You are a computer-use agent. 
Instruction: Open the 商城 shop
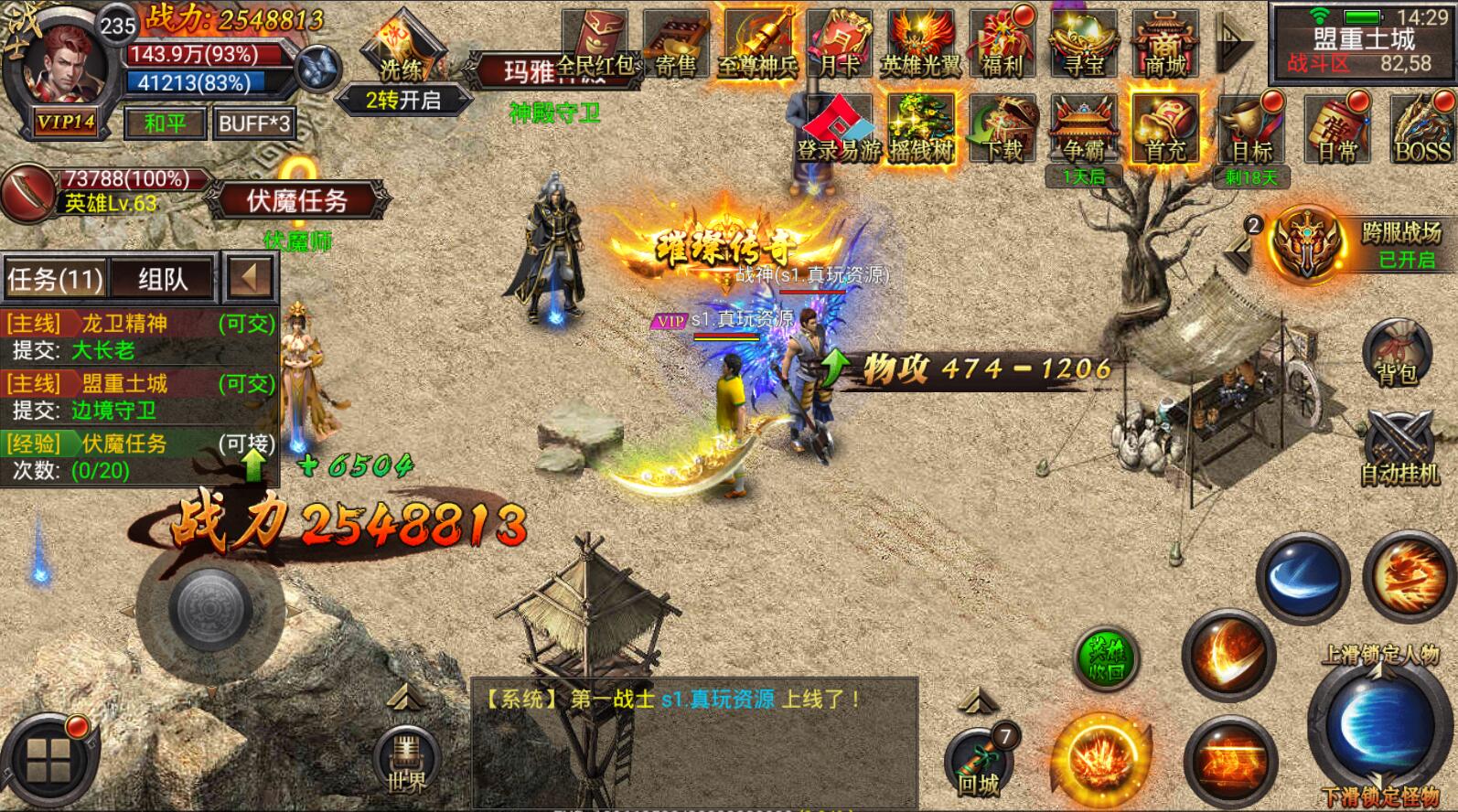[1165, 44]
